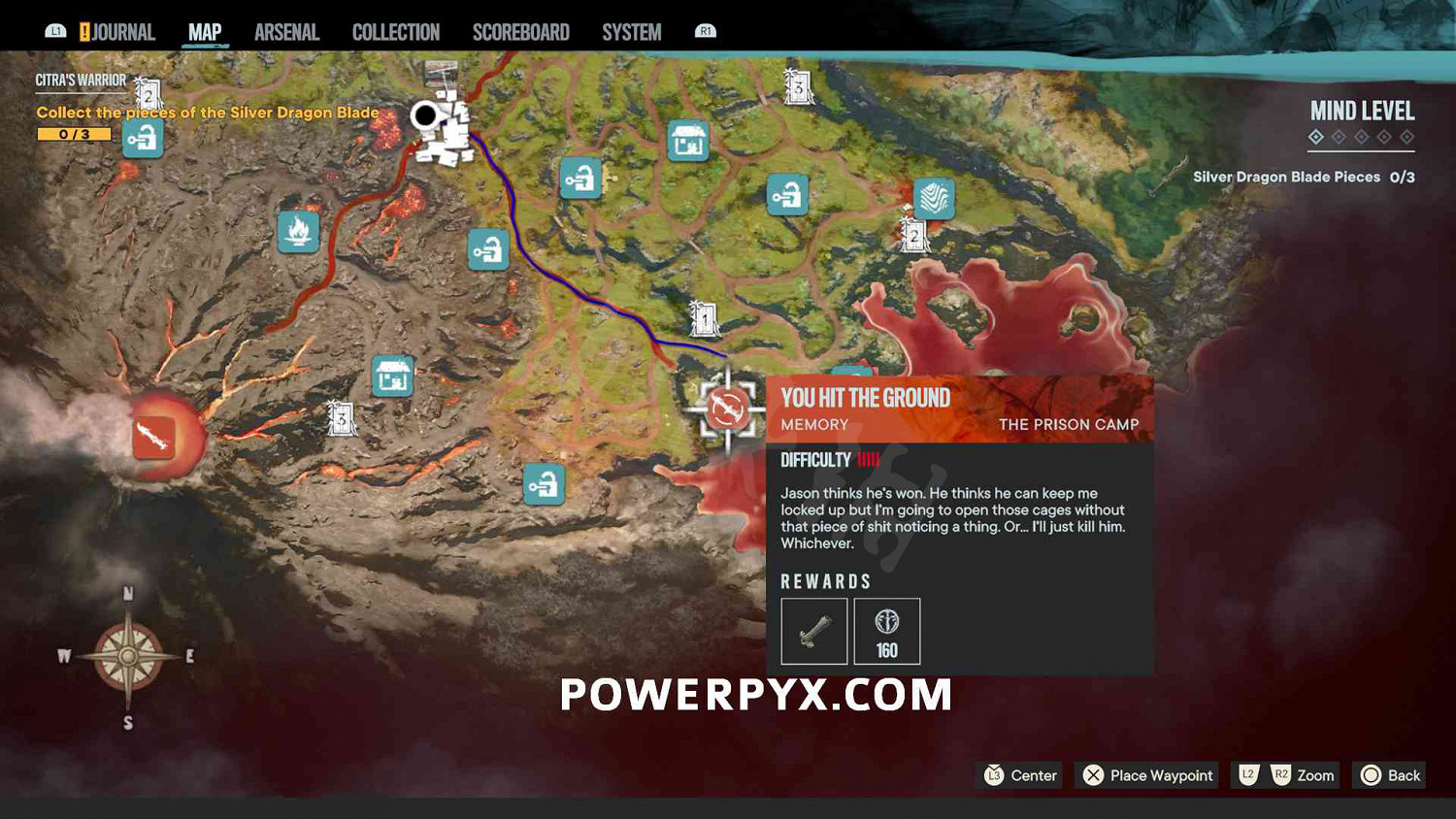Select the safe house building icon on the left
Image resolution: width=1456 pixels, height=819 pixels.
pyautogui.click(x=391, y=377)
